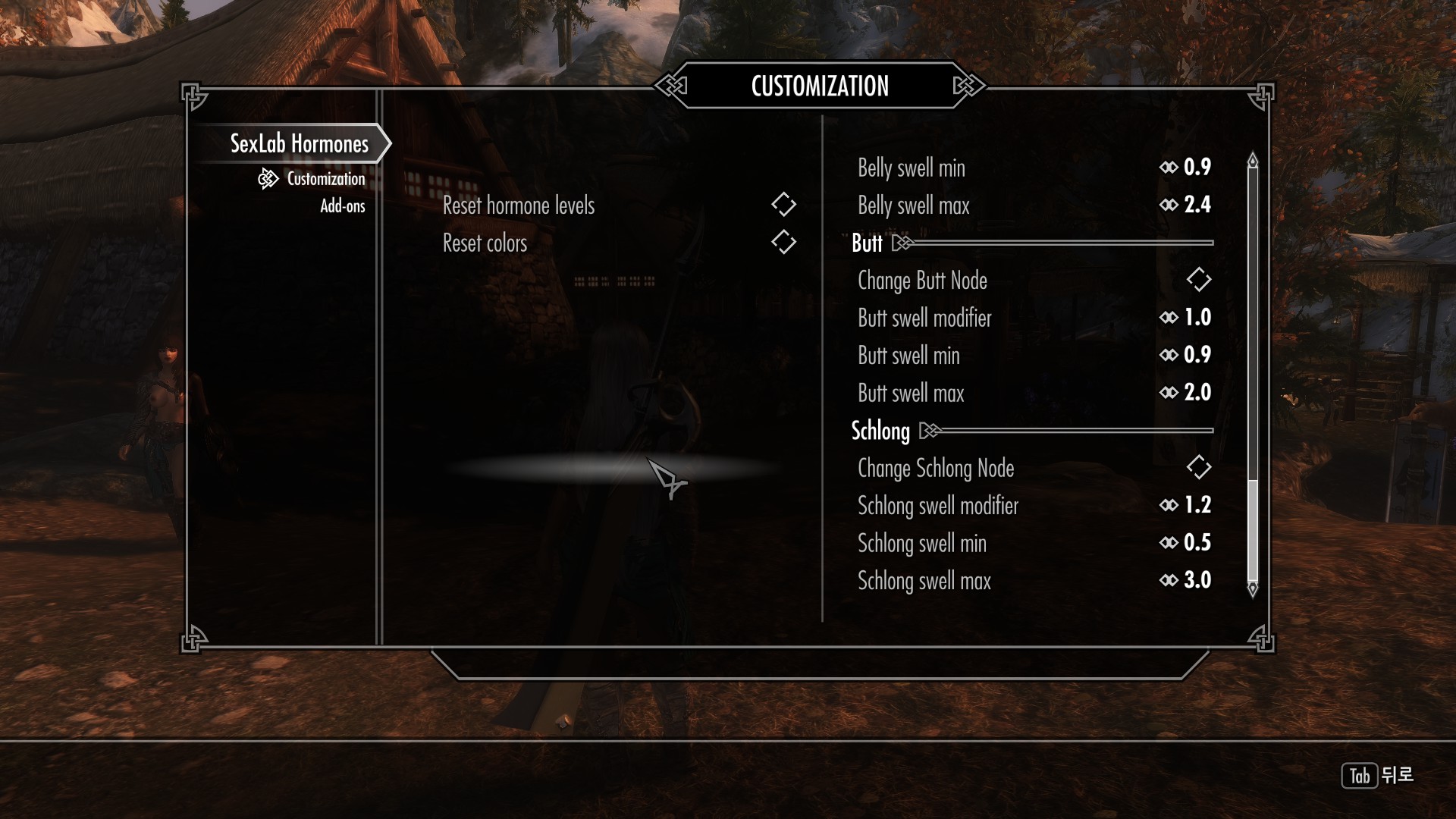Image resolution: width=1456 pixels, height=819 pixels.
Task: Change the Schlong swell max value
Action: tap(1033, 581)
